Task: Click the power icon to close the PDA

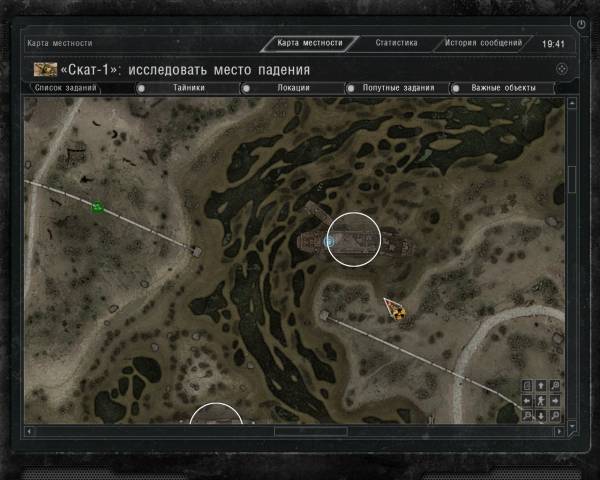Action: pyautogui.click(x=581, y=23)
